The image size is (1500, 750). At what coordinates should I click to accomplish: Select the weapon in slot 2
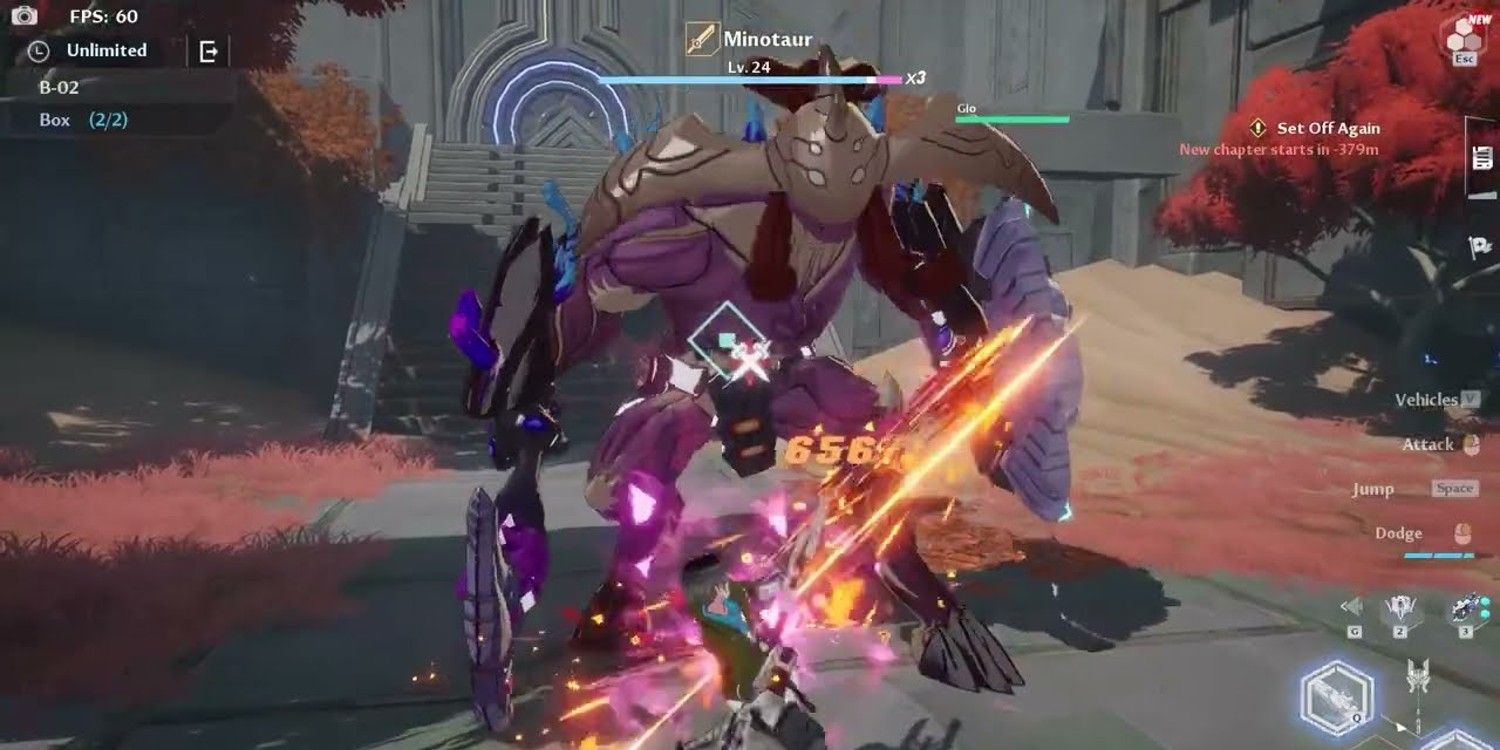click(1400, 605)
